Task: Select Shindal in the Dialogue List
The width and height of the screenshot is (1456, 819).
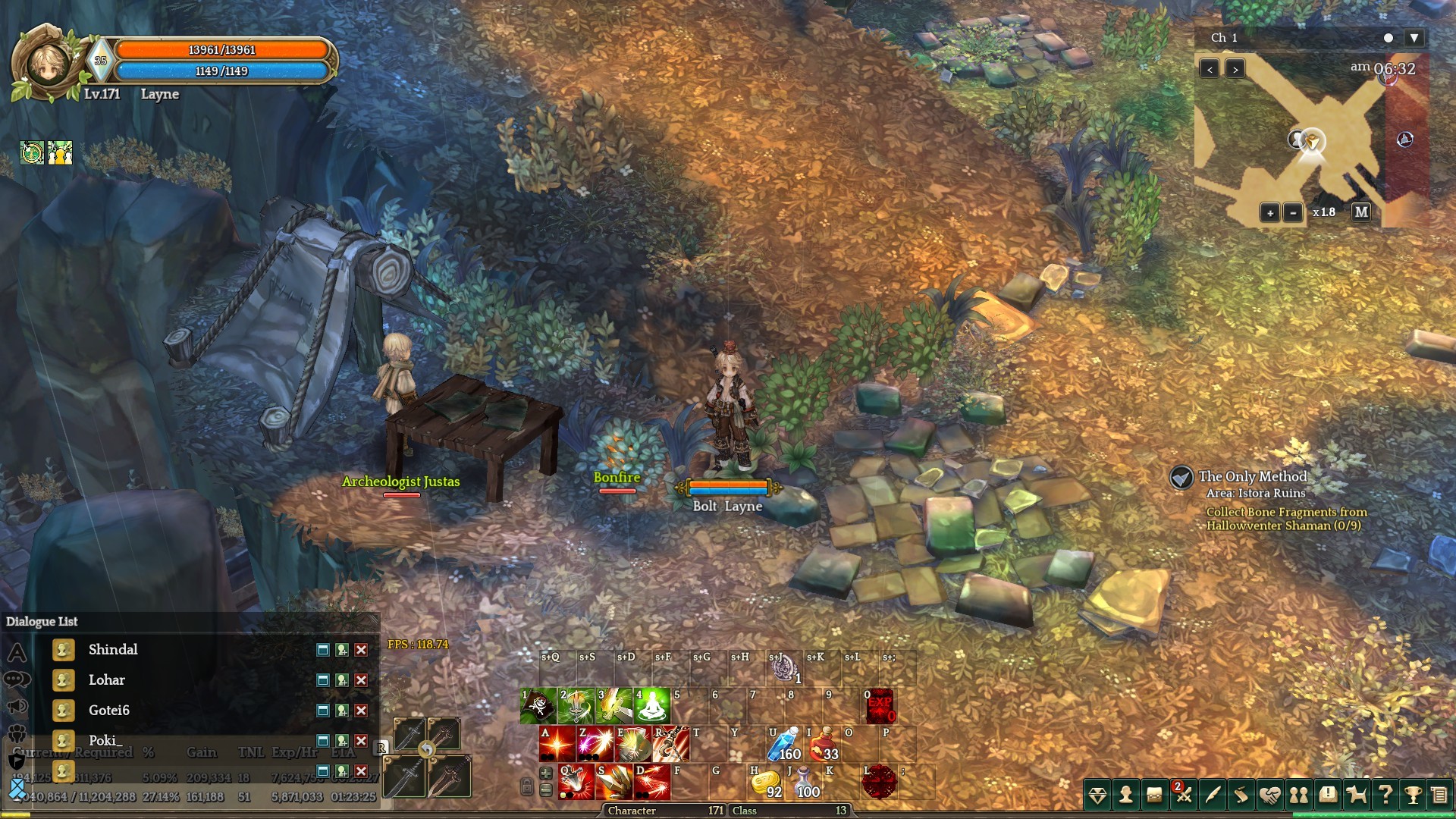Action: (x=113, y=650)
